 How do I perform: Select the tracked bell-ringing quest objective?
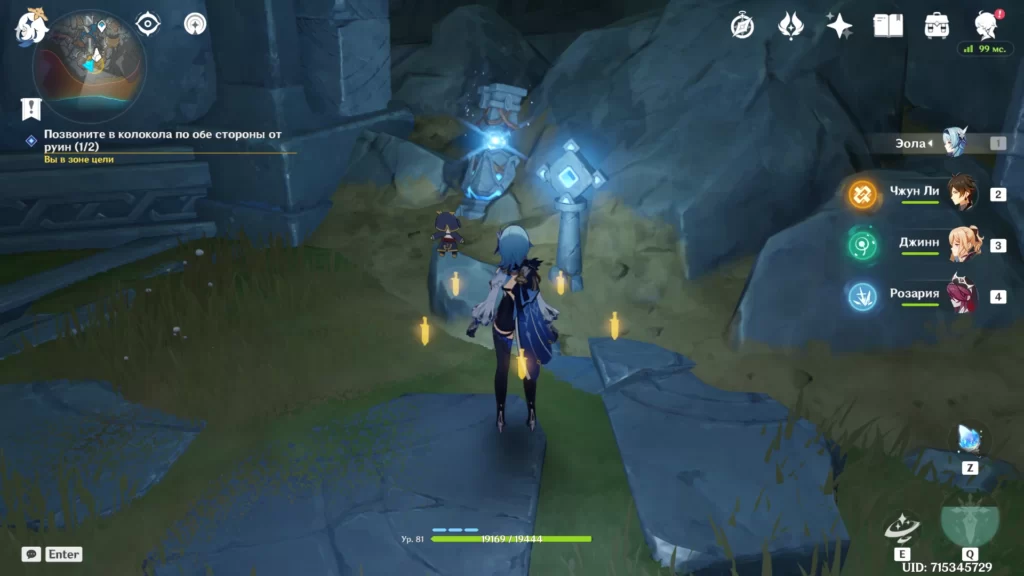coord(160,140)
